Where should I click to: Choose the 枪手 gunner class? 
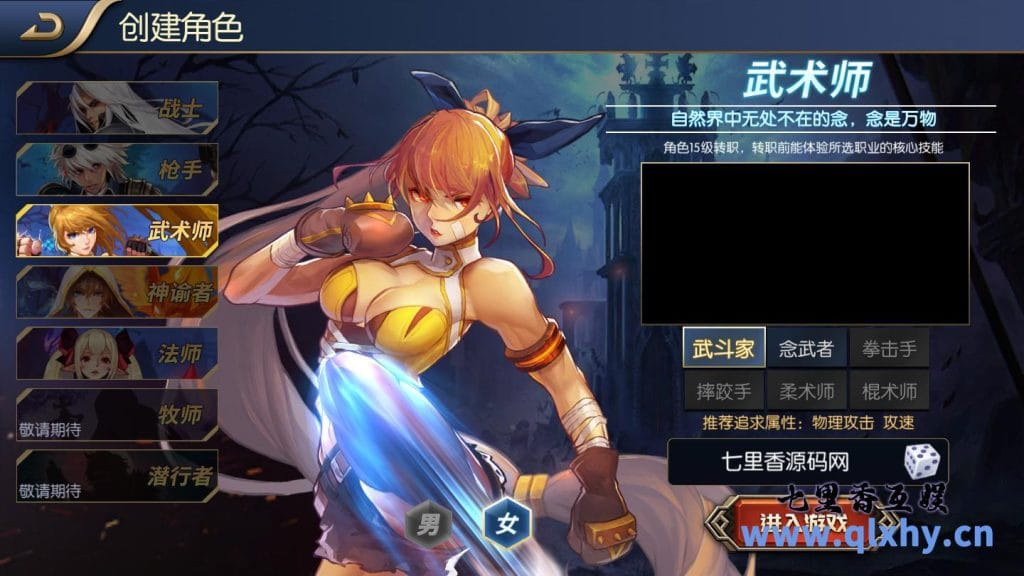pyautogui.click(x=117, y=169)
